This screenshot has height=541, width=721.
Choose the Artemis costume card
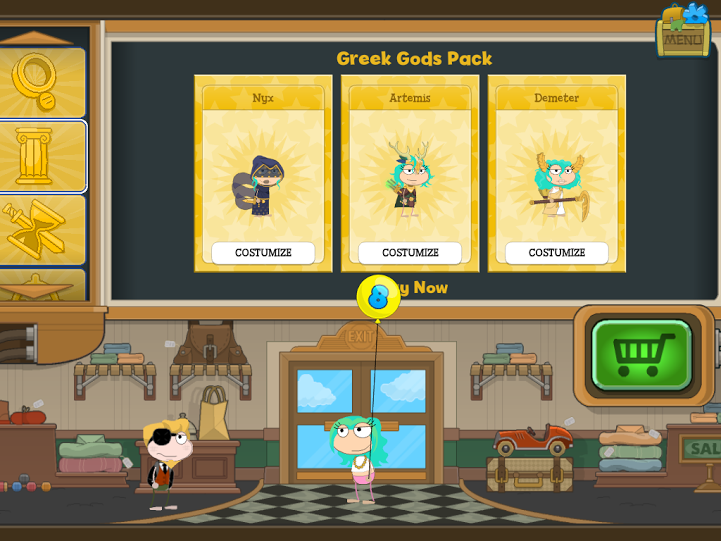(410, 172)
